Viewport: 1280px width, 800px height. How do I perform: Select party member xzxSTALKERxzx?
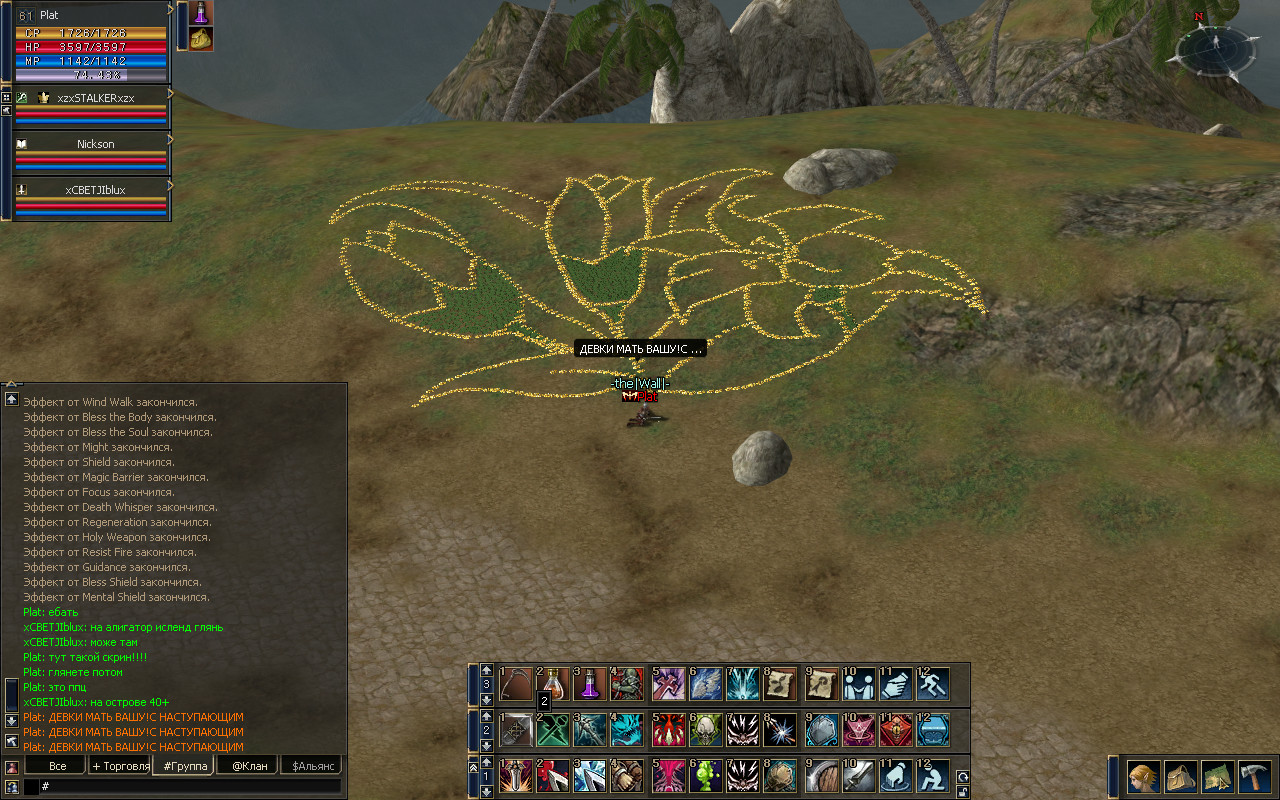(x=95, y=98)
